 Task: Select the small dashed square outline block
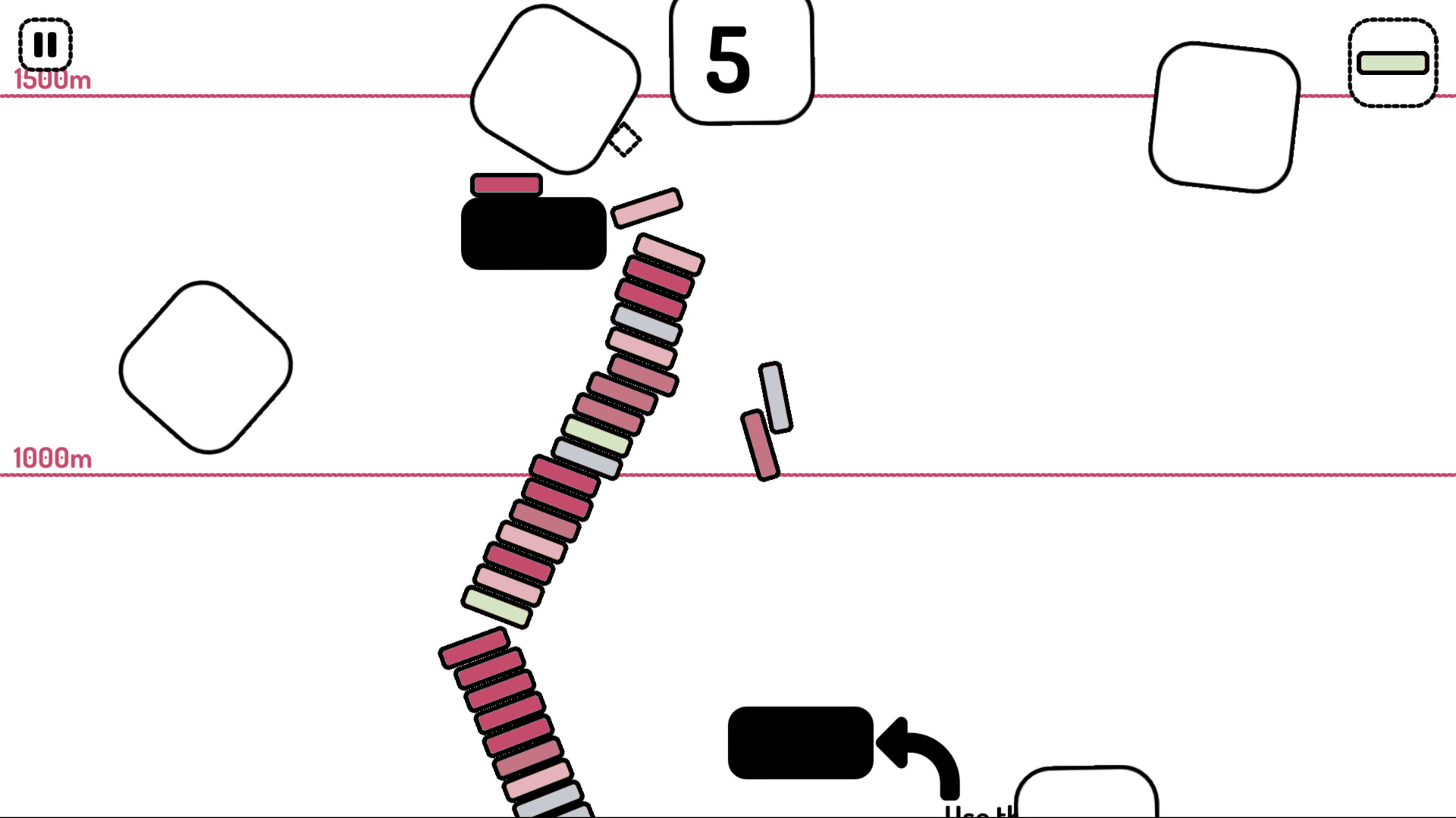pyautogui.click(x=625, y=139)
